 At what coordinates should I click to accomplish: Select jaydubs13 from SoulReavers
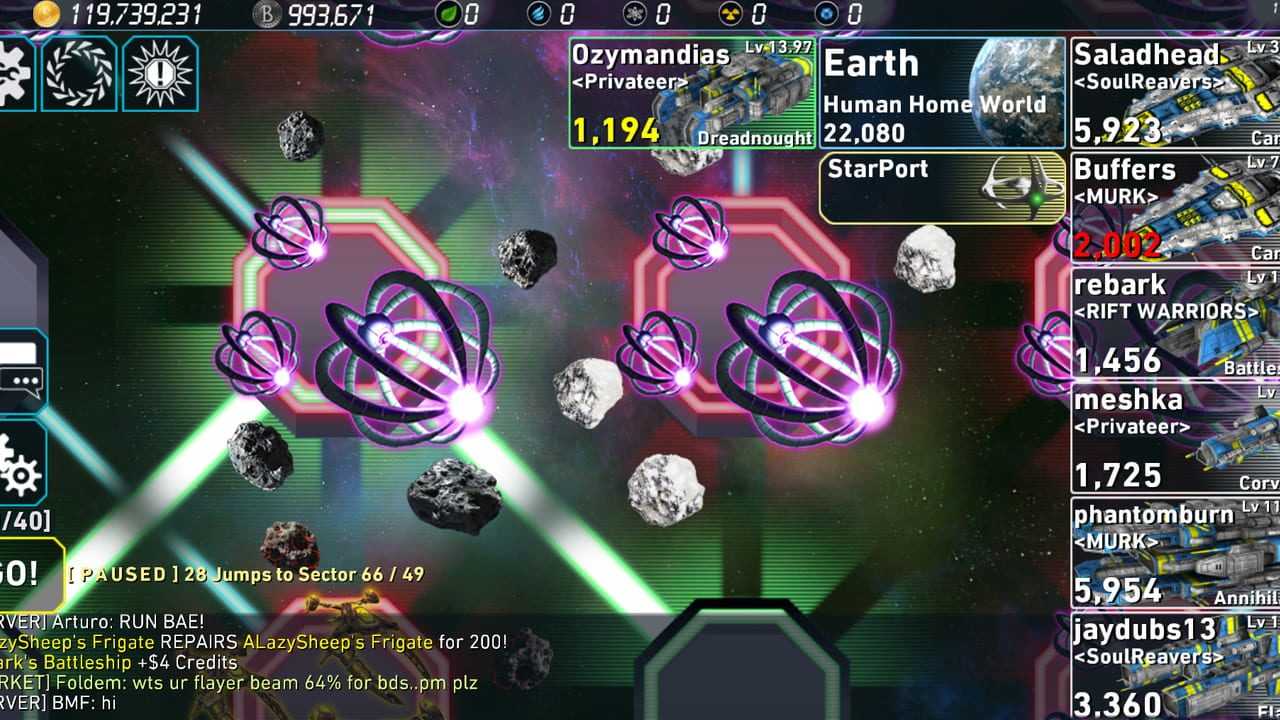point(1175,665)
